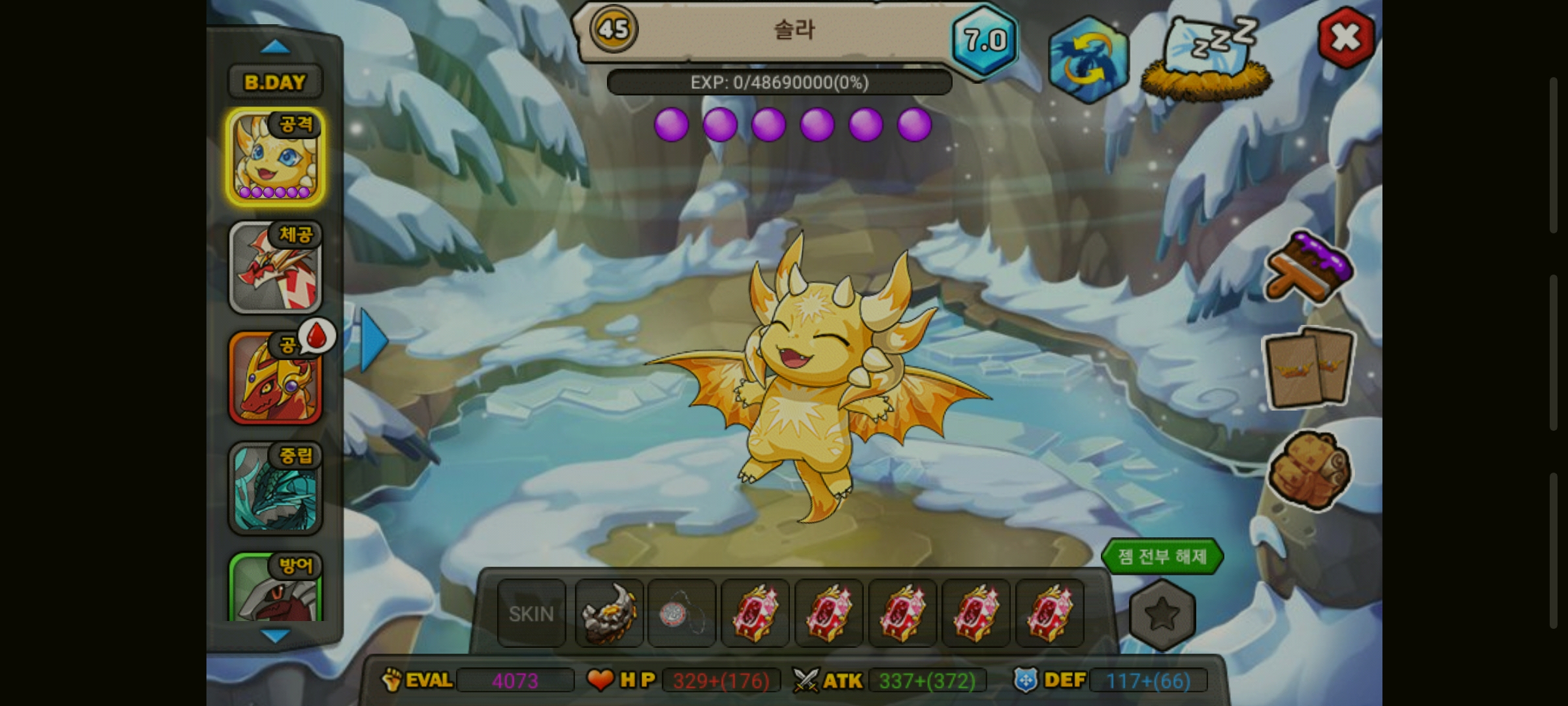This screenshot has height=706, width=1568.
Task: Choose the red-white striped dragon portrait
Action: click(x=275, y=267)
